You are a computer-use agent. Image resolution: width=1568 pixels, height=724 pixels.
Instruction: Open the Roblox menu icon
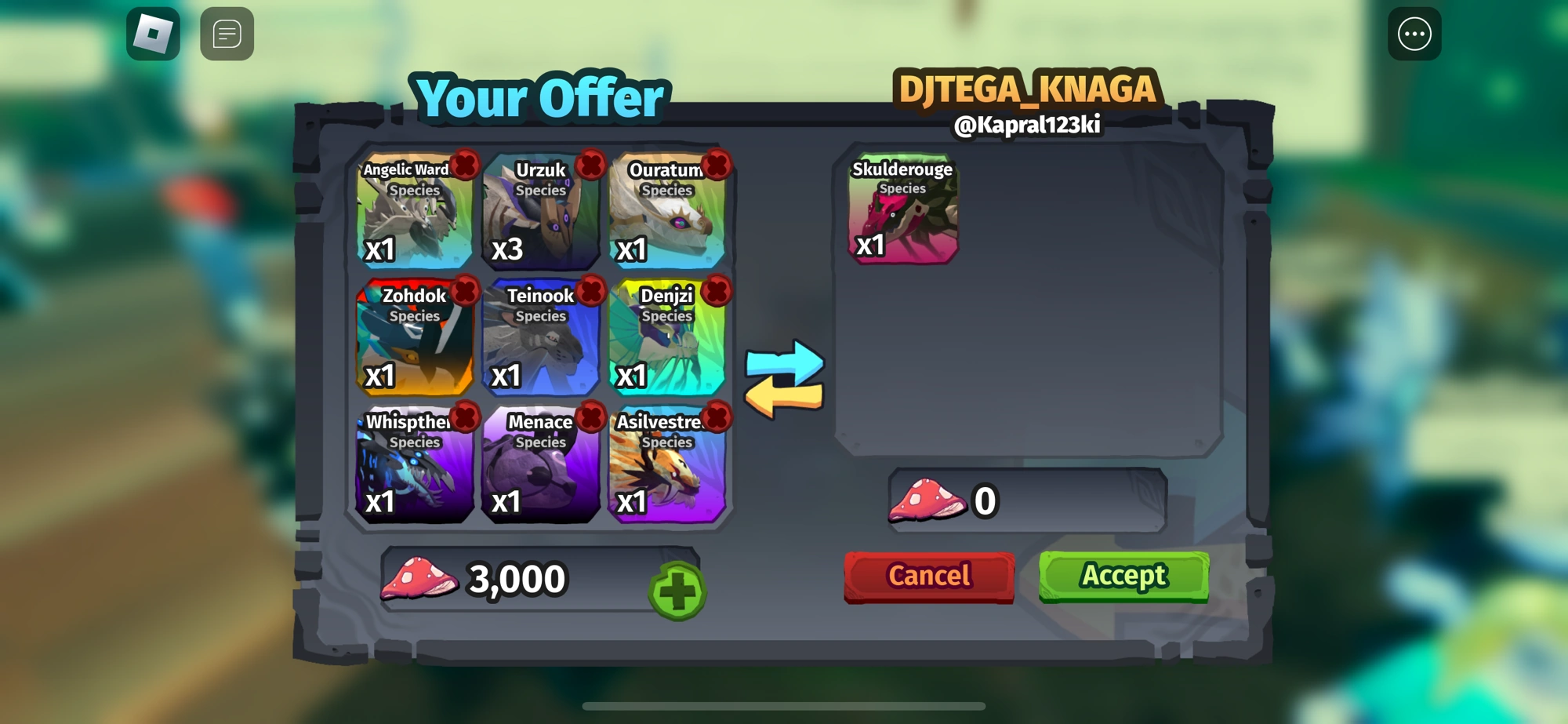[x=153, y=33]
